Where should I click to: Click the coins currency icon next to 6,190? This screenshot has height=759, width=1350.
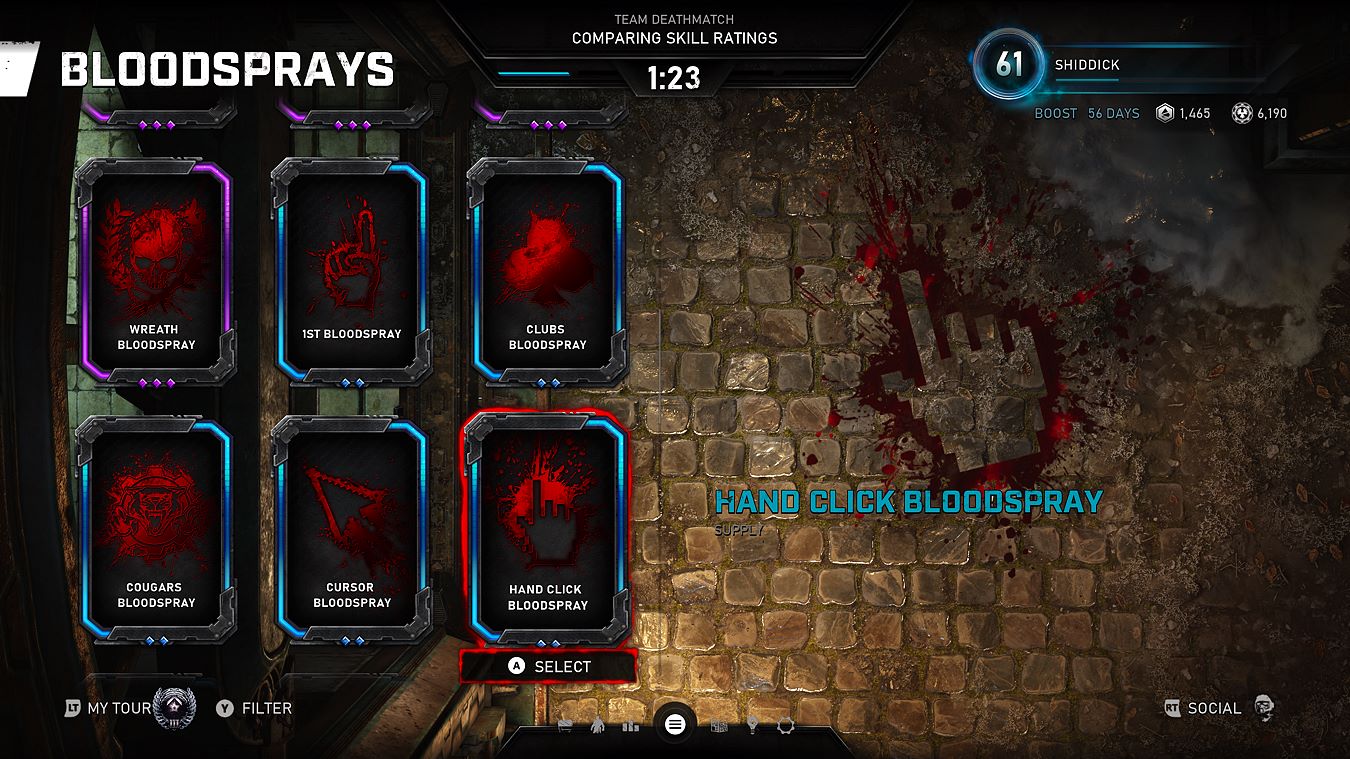[x=1240, y=113]
